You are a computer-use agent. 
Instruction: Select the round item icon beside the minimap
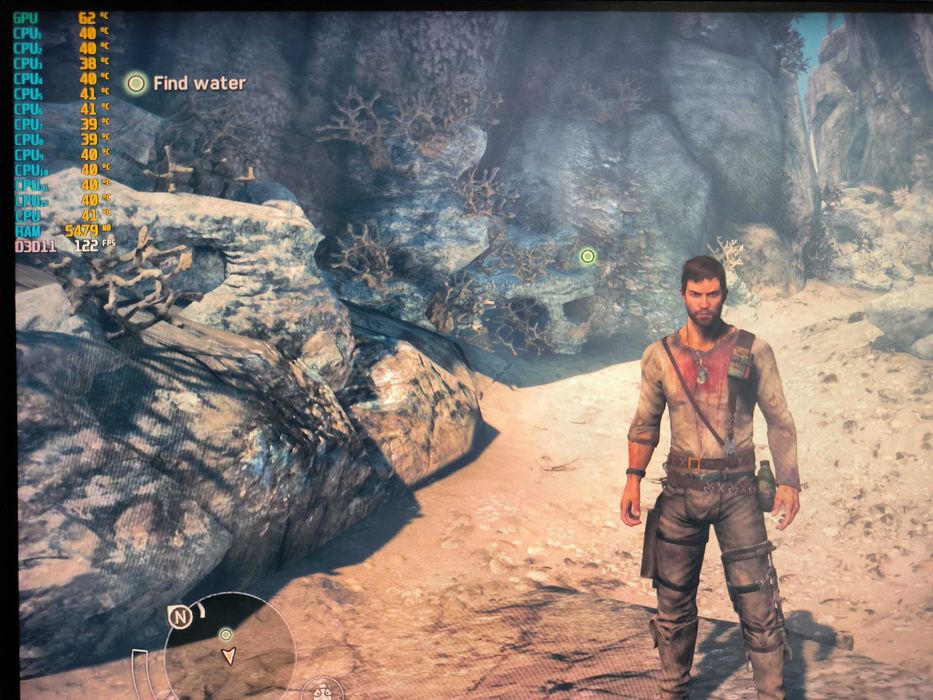click(x=322, y=689)
